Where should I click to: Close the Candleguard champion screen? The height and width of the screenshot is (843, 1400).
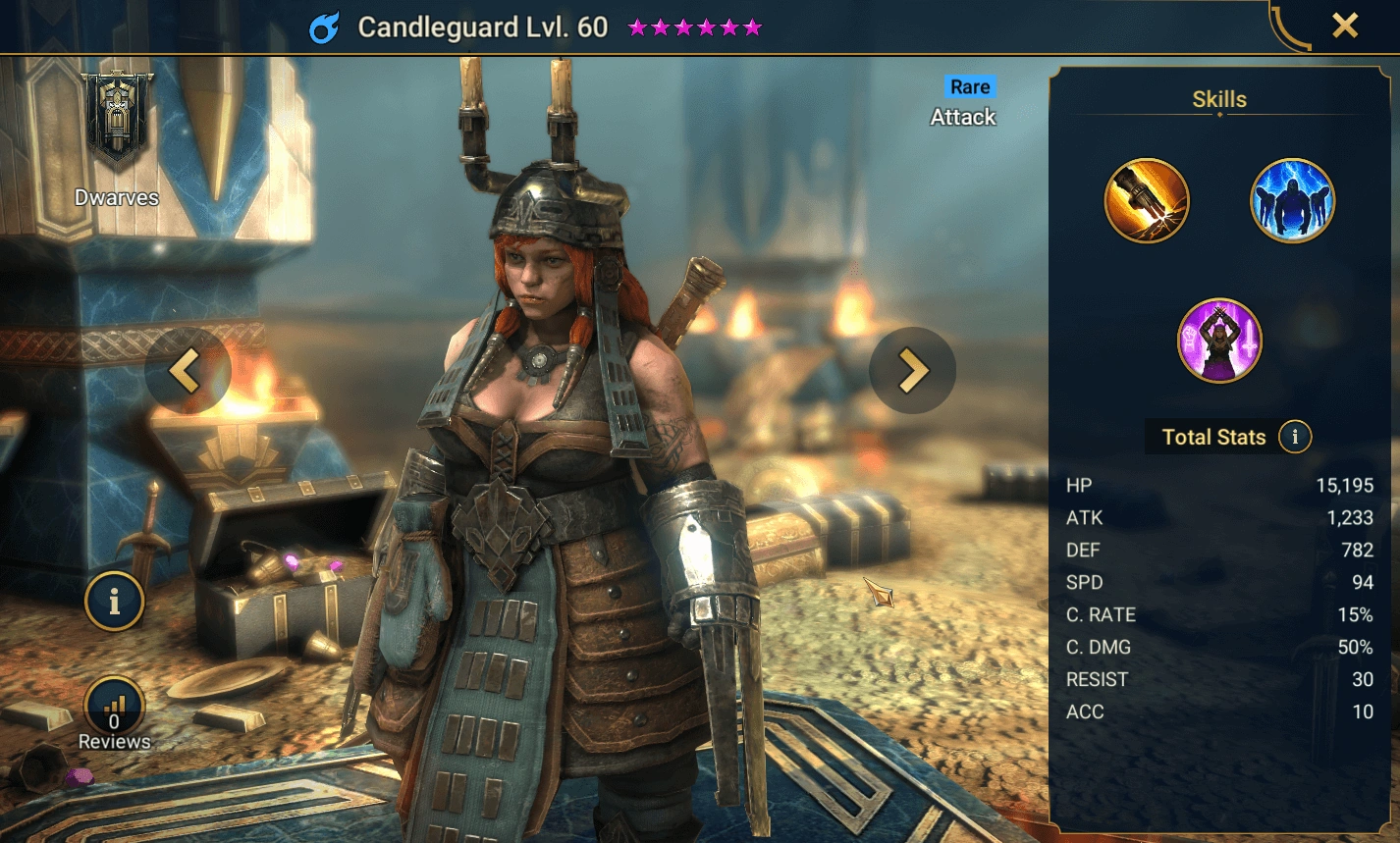tap(1344, 26)
